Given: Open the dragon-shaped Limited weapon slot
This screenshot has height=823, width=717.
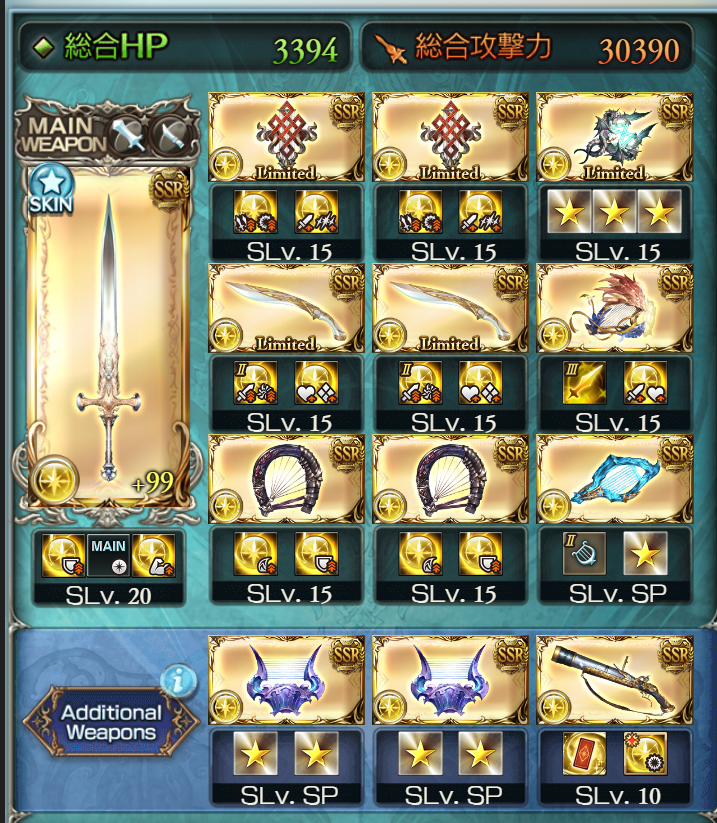Looking at the screenshot, I should click(x=615, y=137).
